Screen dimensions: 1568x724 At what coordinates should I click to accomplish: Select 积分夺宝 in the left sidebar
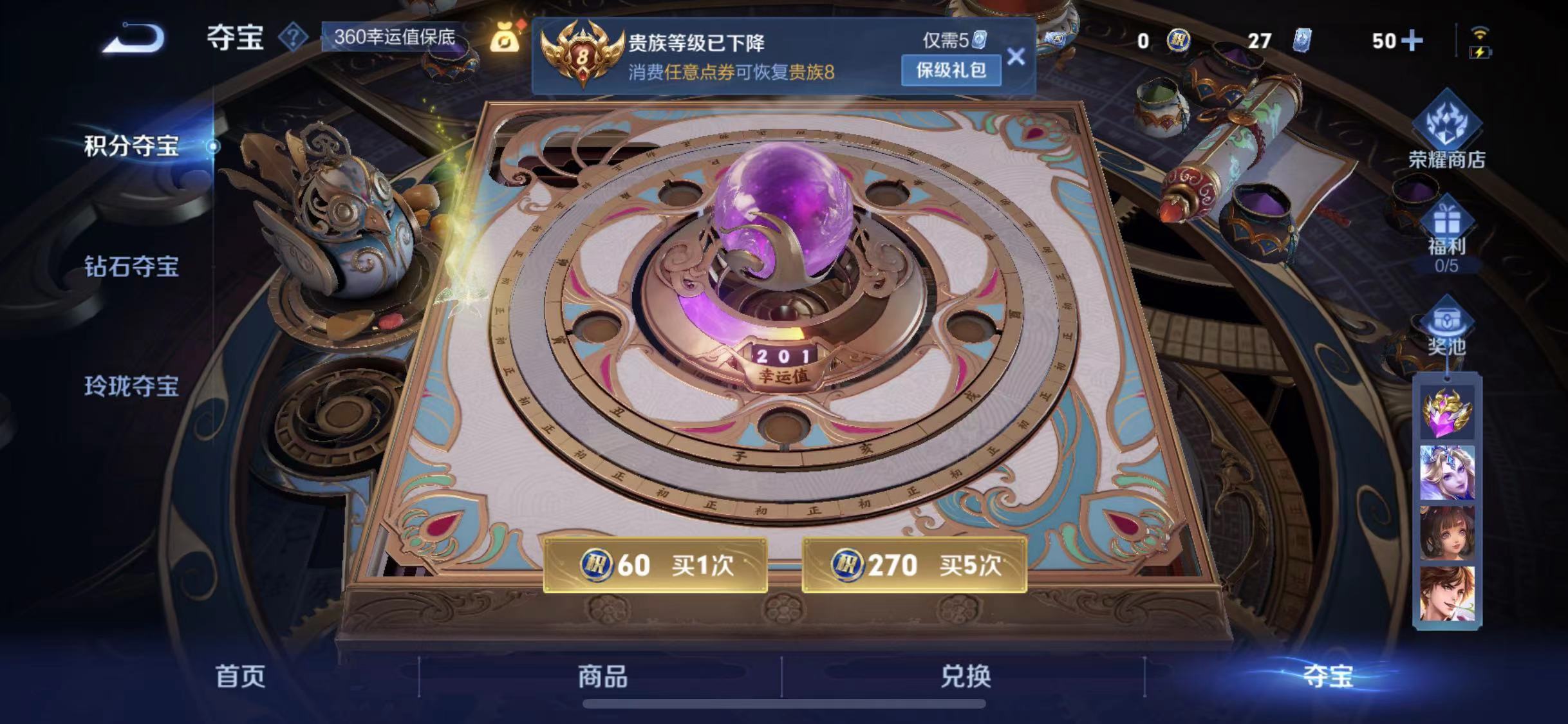[131, 147]
